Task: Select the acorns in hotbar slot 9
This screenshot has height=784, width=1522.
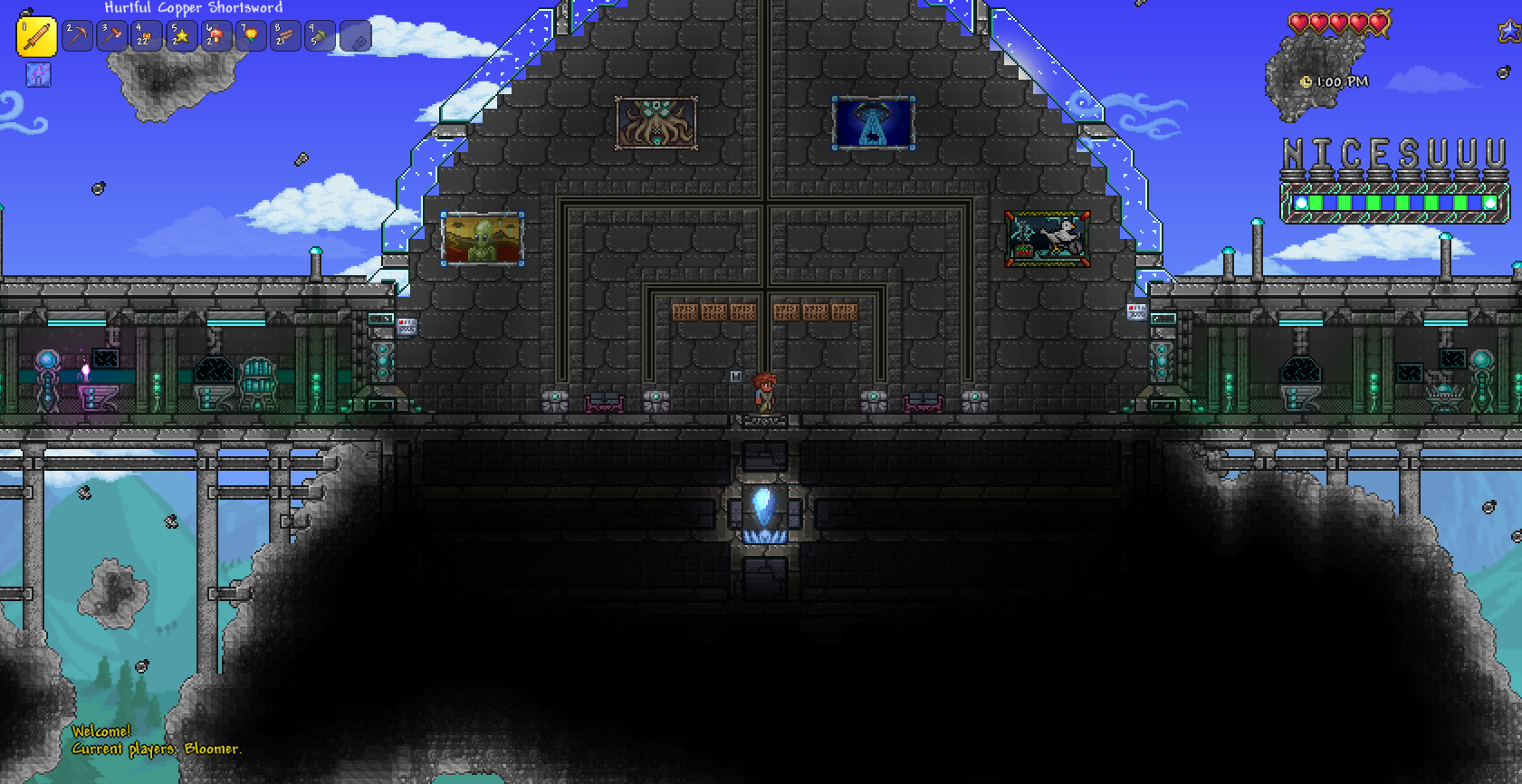Action: (x=320, y=37)
